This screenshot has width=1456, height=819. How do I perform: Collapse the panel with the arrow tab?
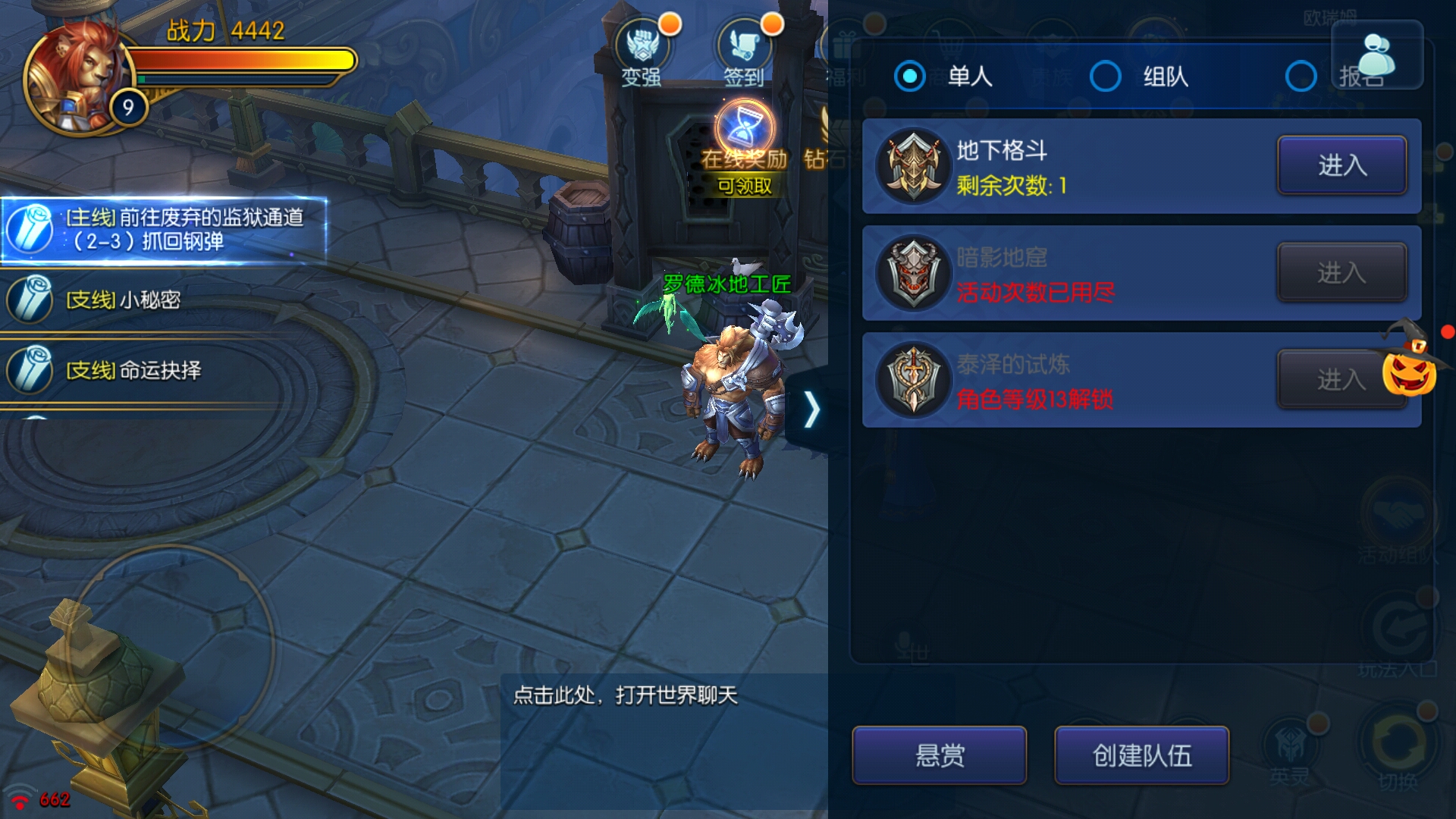pos(811,410)
